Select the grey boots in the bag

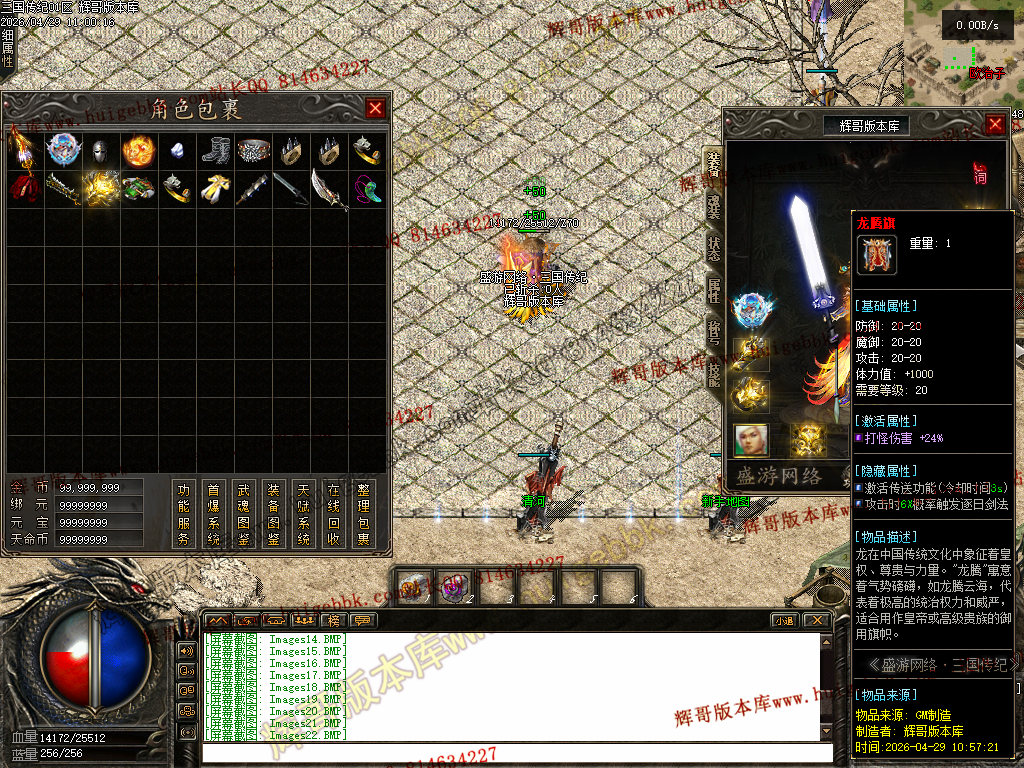tap(214, 152)
